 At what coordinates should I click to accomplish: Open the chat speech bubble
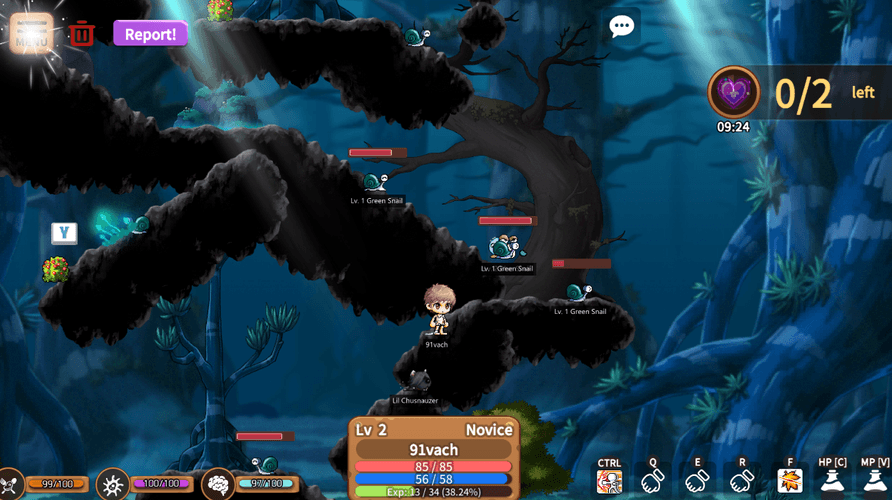[x=622, y=27]
